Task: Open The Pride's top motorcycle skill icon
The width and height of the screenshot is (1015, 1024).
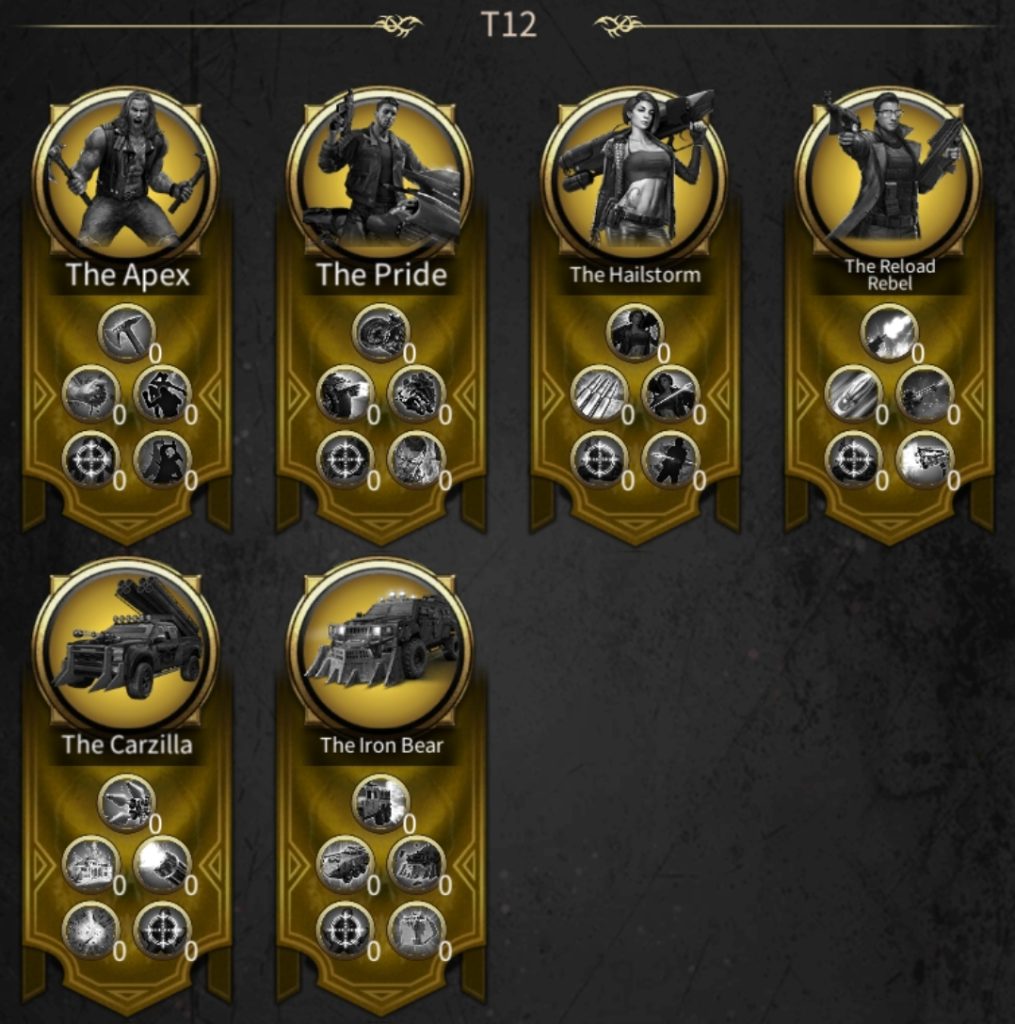Action: click(380, 333)
